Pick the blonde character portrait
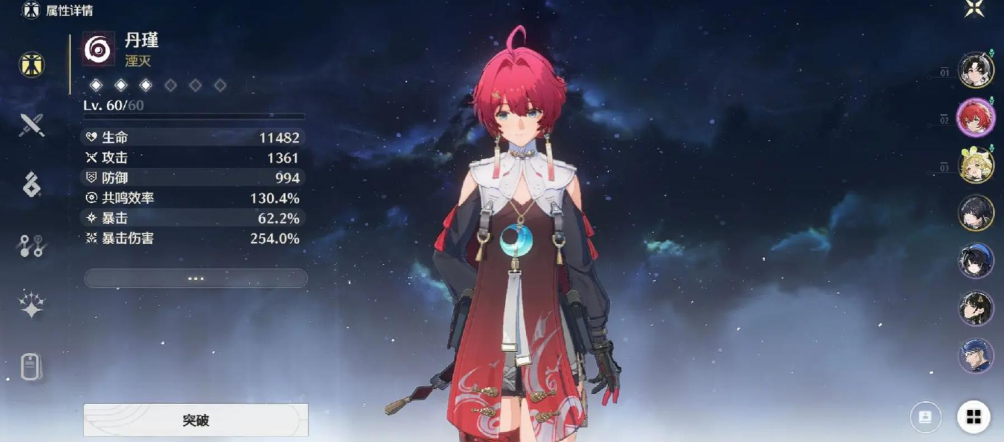The height and width of the screenshot is (442, 1004). tap(976, 165)
